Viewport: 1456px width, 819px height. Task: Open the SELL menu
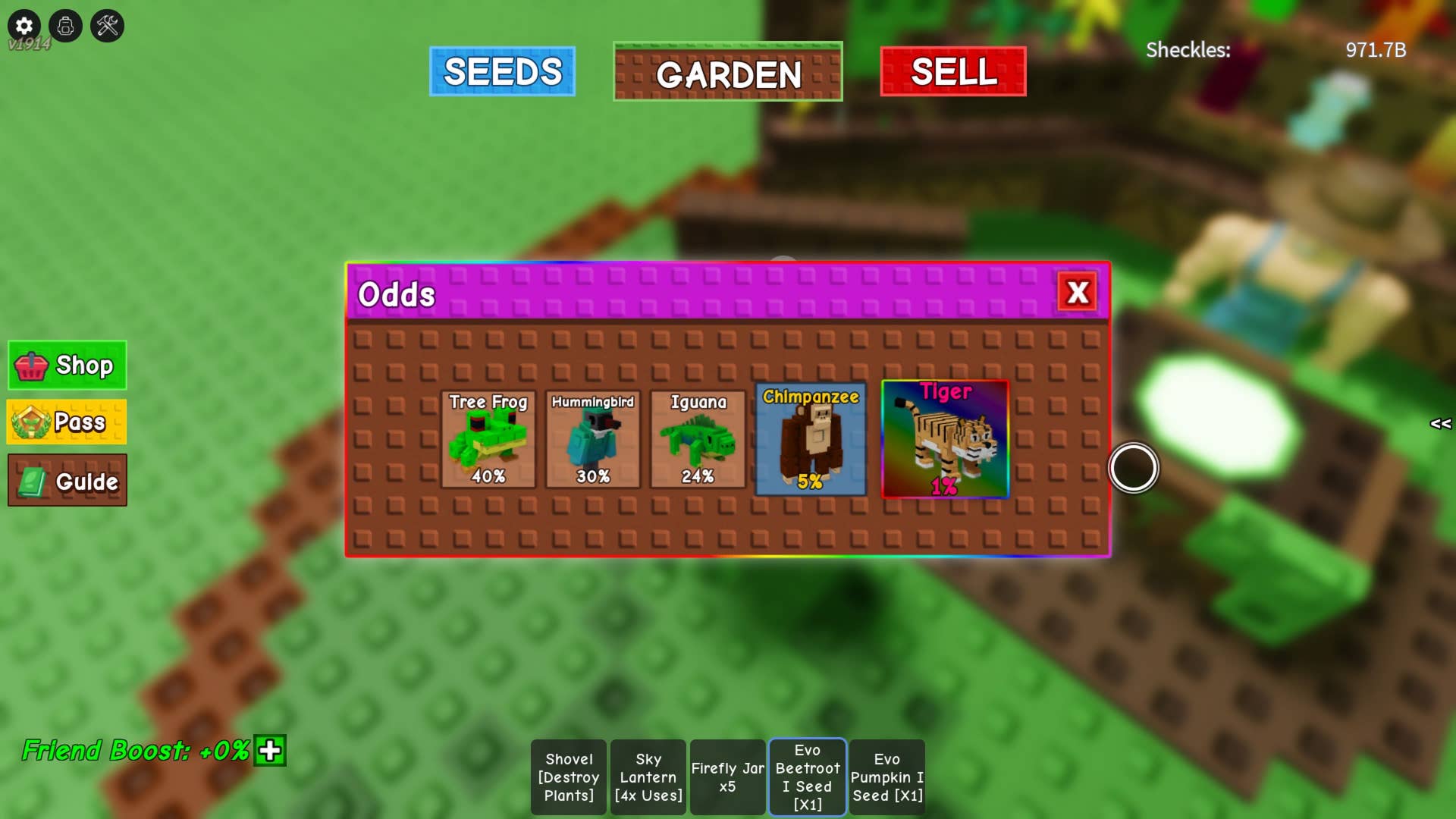[952, 73]
